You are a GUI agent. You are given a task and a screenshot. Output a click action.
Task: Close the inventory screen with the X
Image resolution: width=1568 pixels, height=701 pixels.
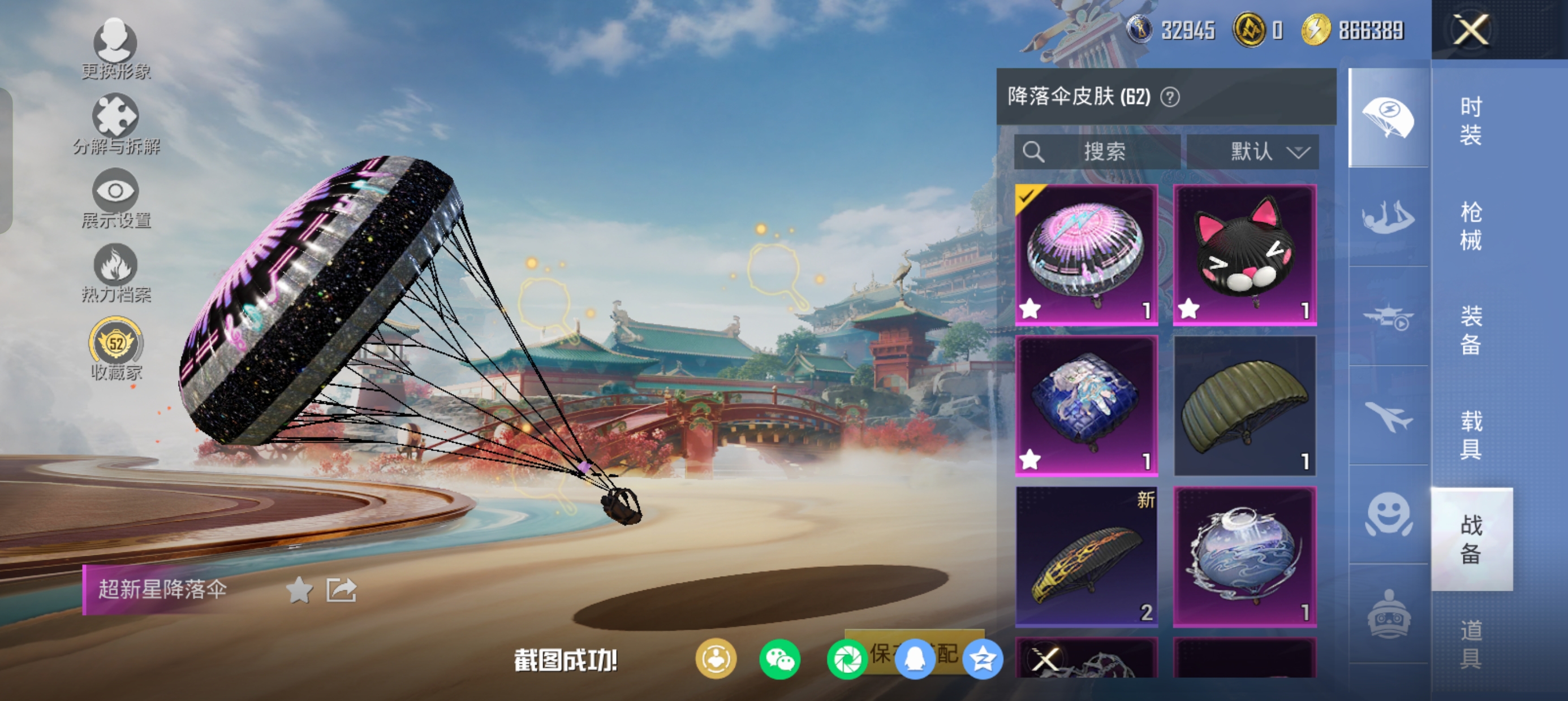point(1471,30)
